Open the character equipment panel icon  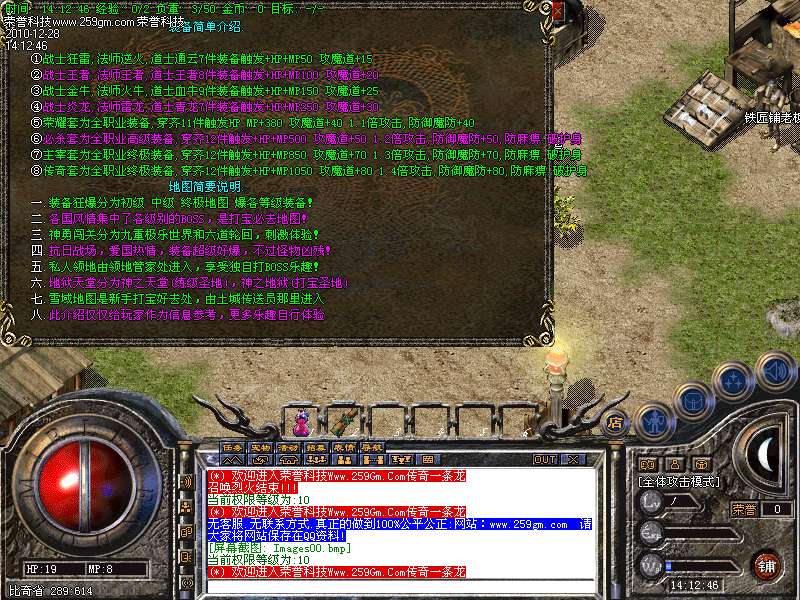[x=654, y=422]
